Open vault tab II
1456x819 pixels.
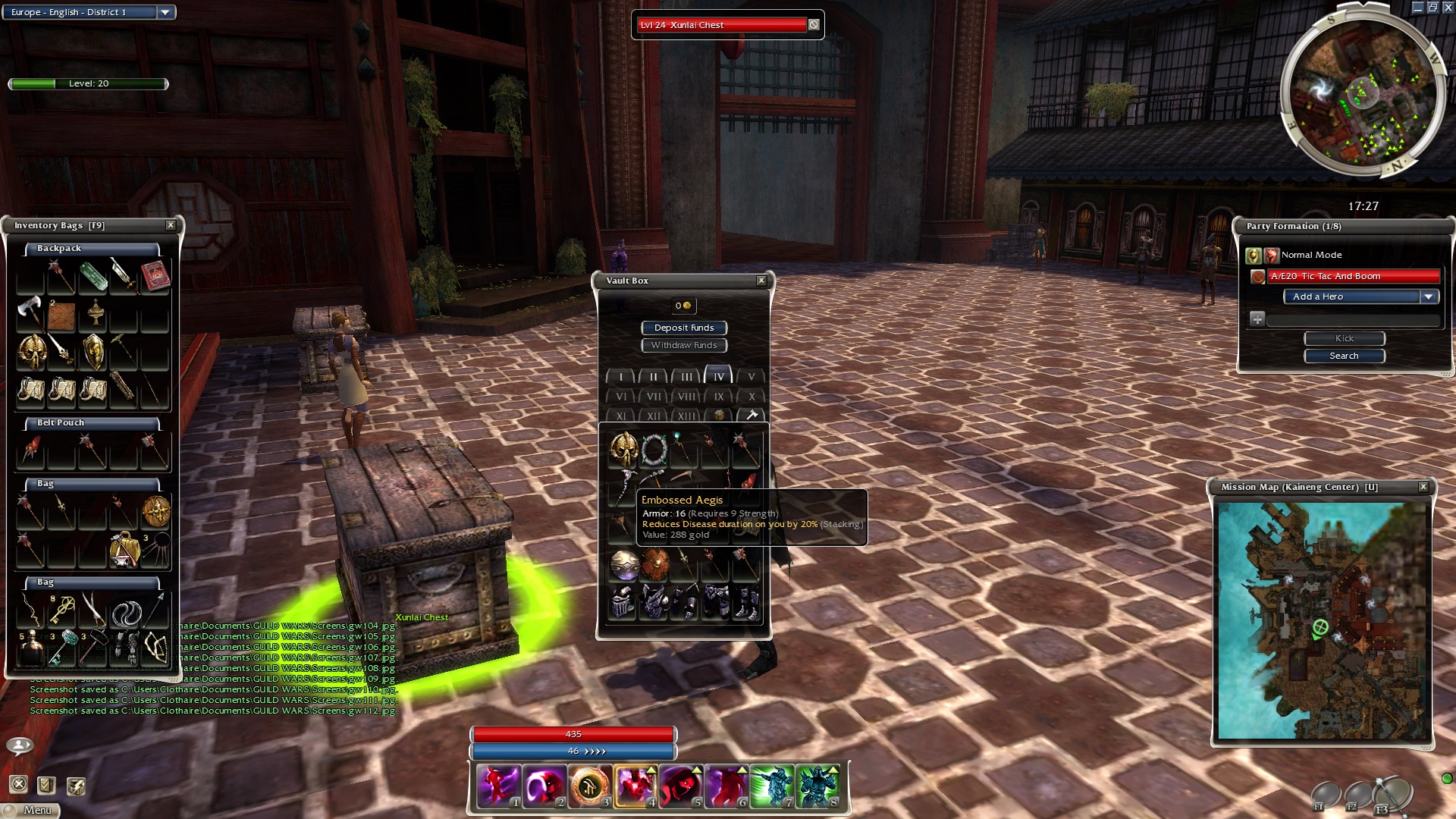coord(654,376)
